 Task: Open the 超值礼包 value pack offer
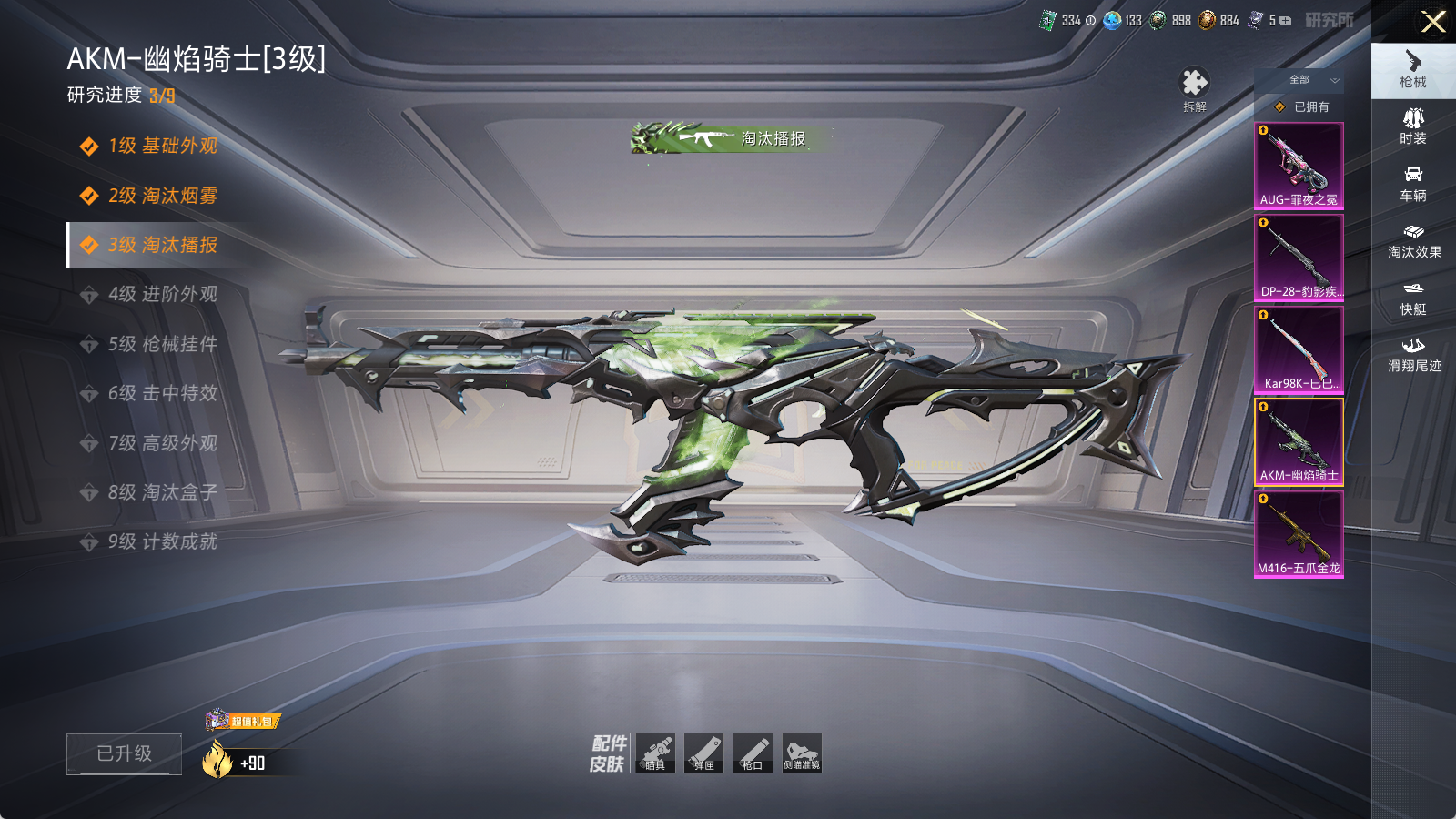click(x=243, y=721)
